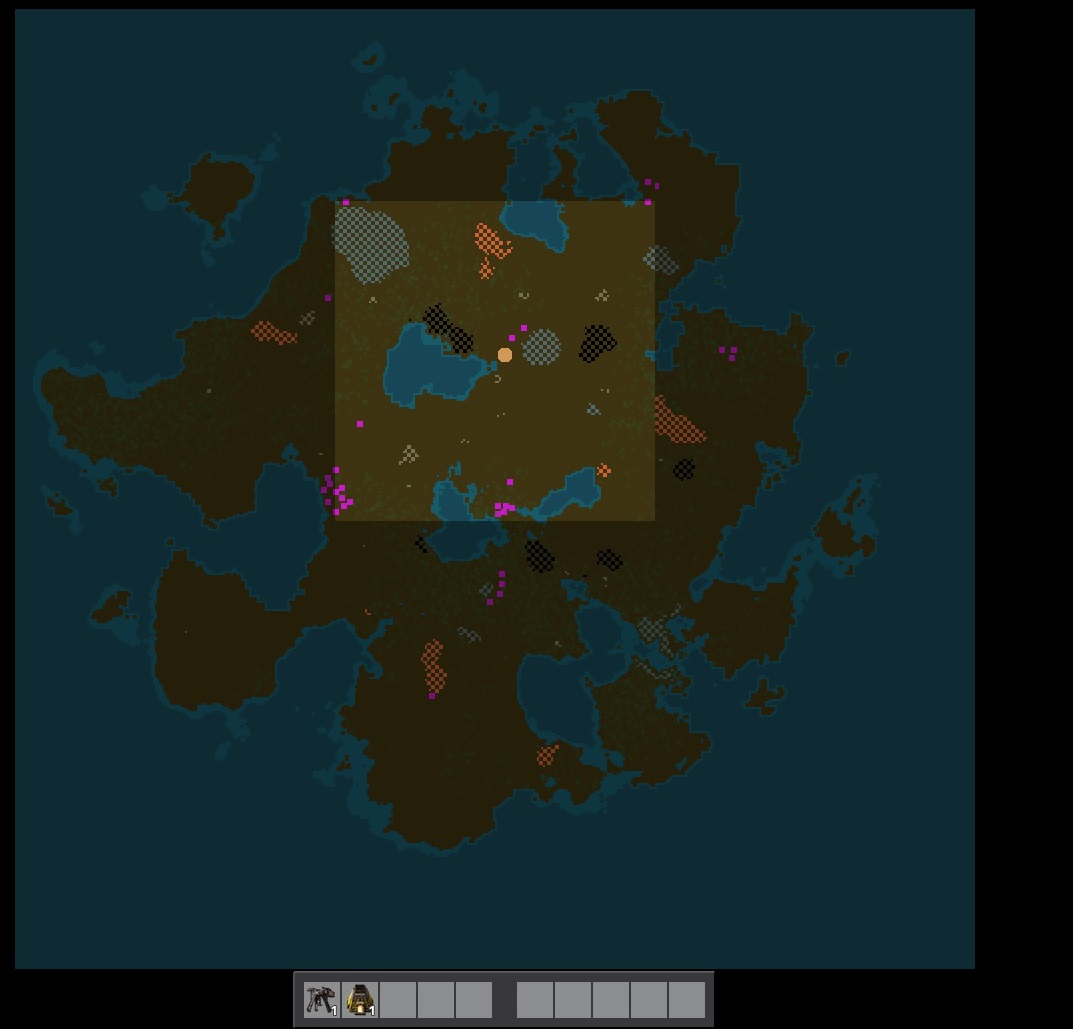Image resolution: width=1073 pixels, height=1029 pixels.
Task: Pick the stone furnace from the hotbar
Action: click(x=360, y=999)
